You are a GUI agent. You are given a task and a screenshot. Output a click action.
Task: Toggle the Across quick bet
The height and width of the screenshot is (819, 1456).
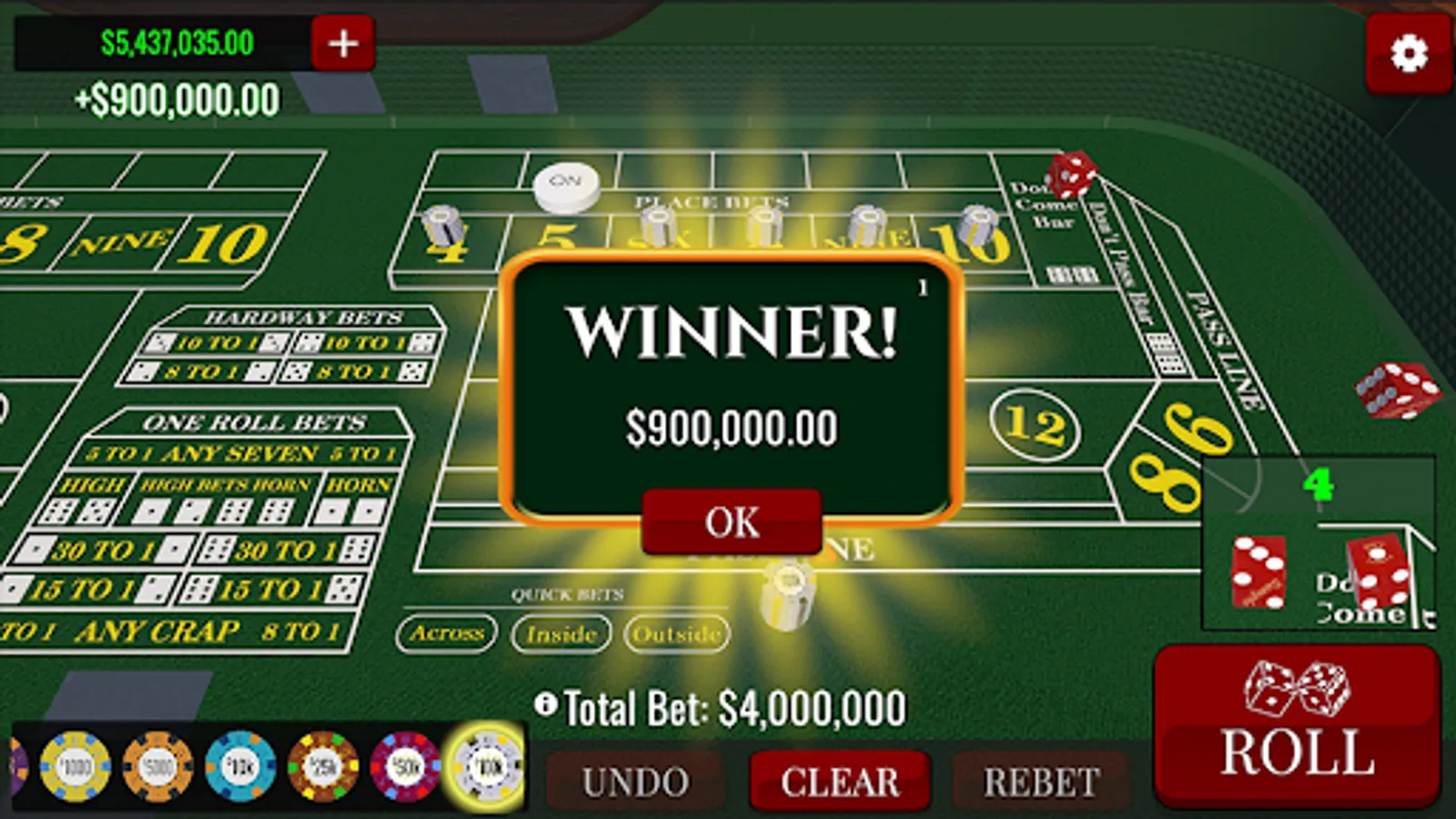(x=449, y=633)
